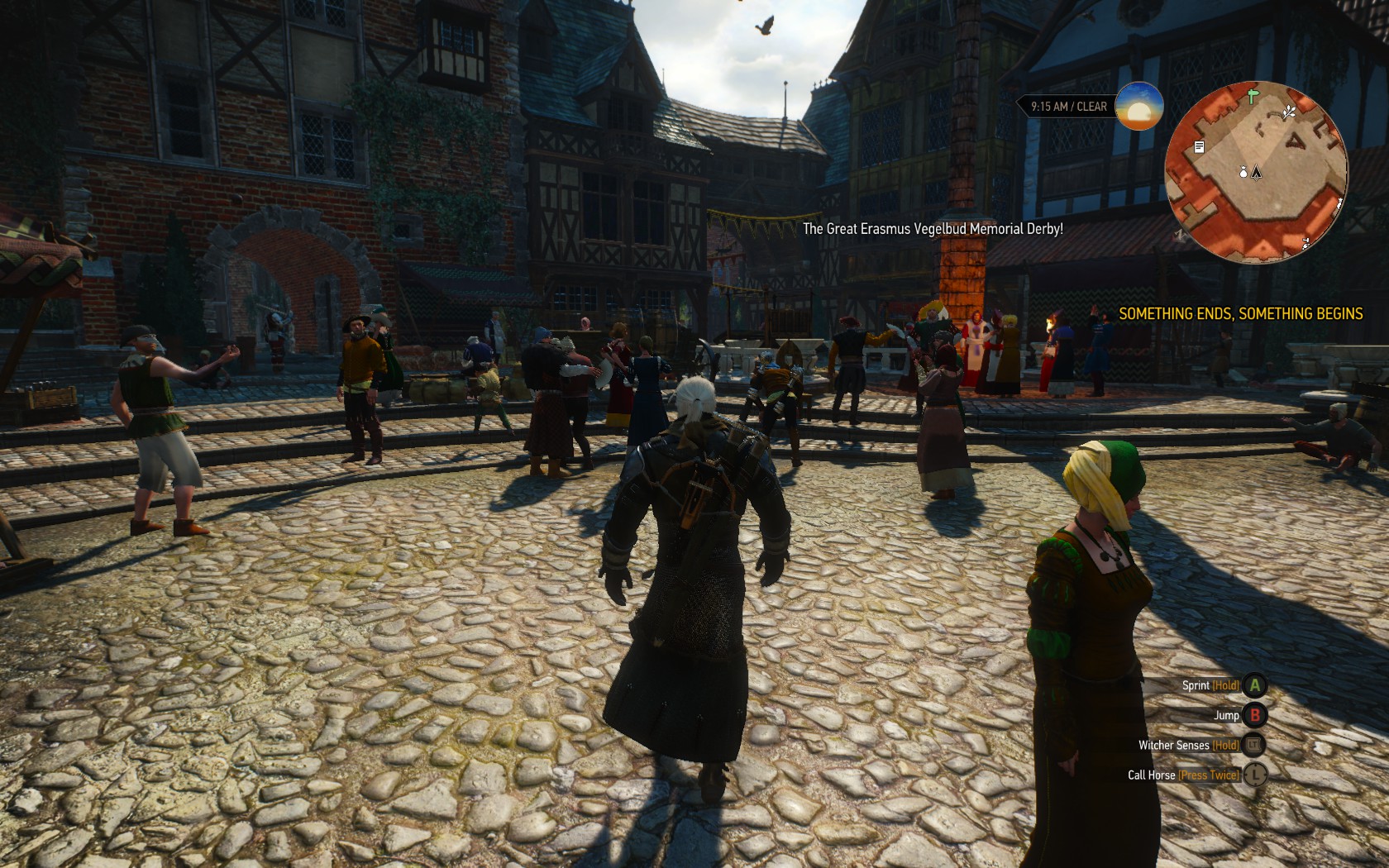Click the 9:15 AM / Clear time display

[x=1068, y=107]
